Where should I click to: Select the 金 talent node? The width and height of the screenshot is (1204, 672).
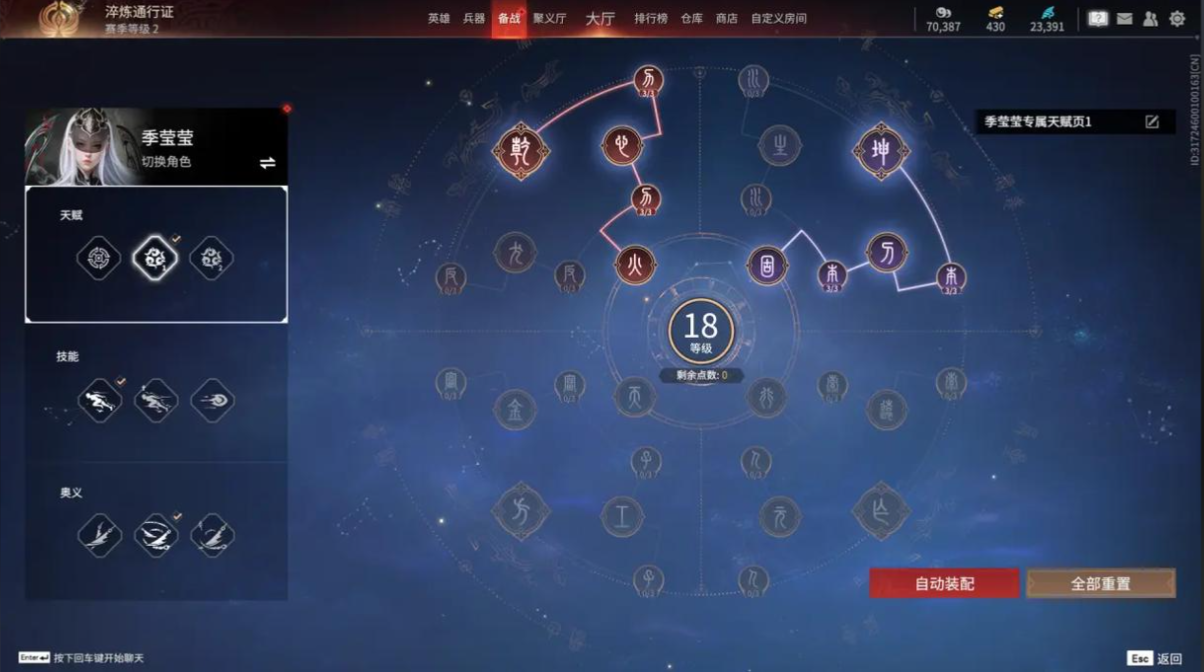[x=516, y=409]
